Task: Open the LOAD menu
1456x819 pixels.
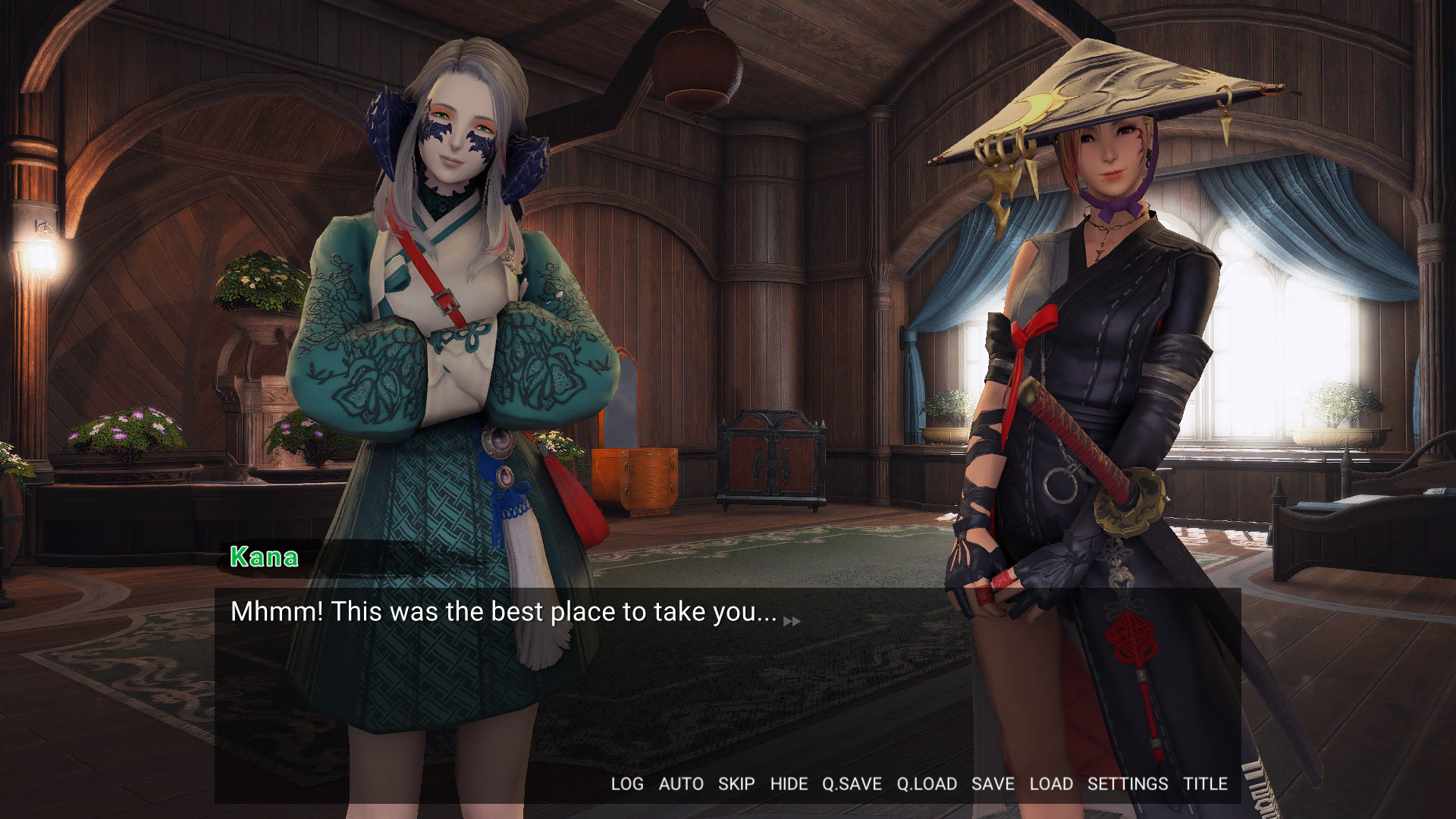Action: click(1051, 784)
